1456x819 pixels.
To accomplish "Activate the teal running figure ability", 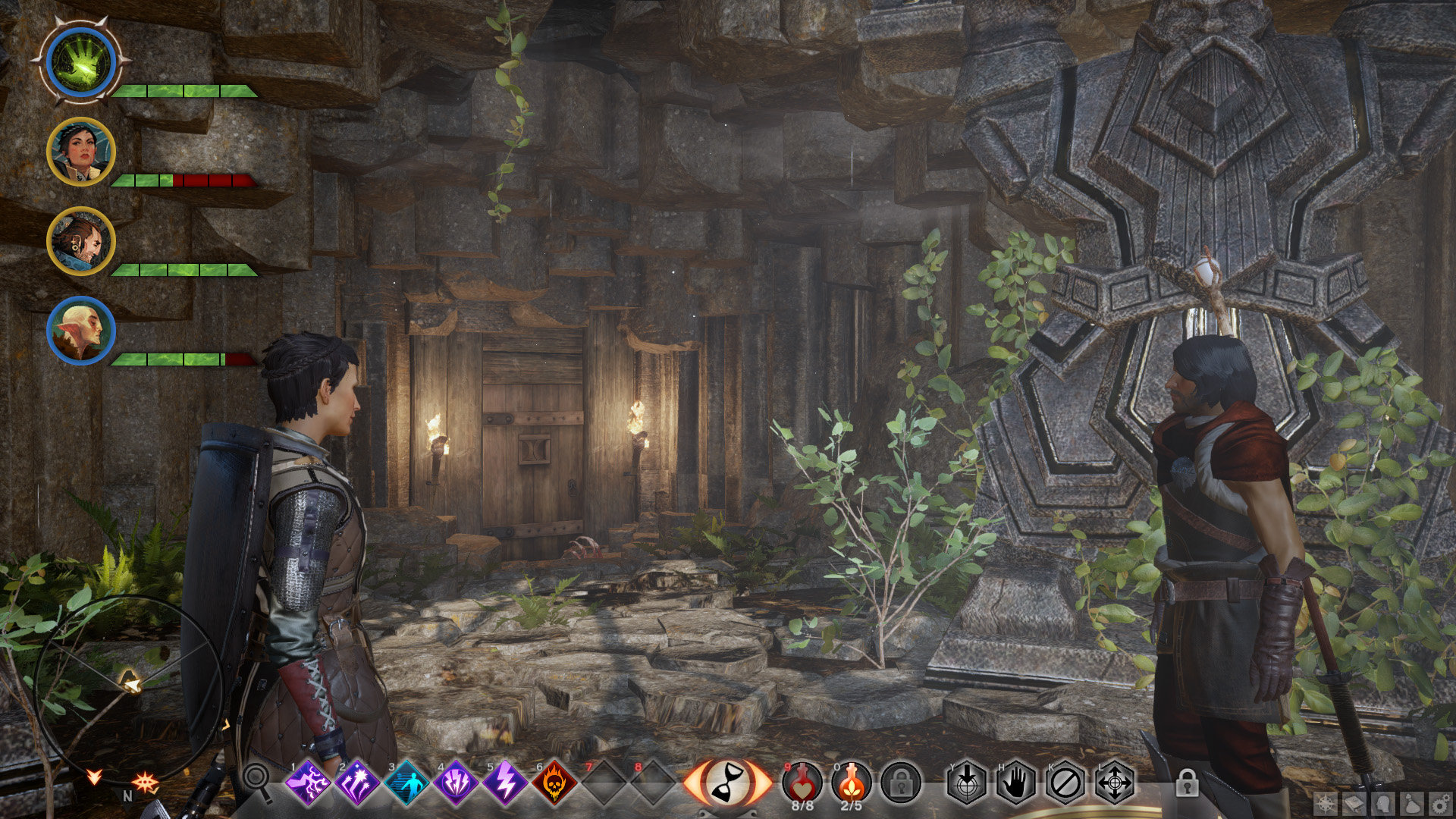I will pos(407,783).
